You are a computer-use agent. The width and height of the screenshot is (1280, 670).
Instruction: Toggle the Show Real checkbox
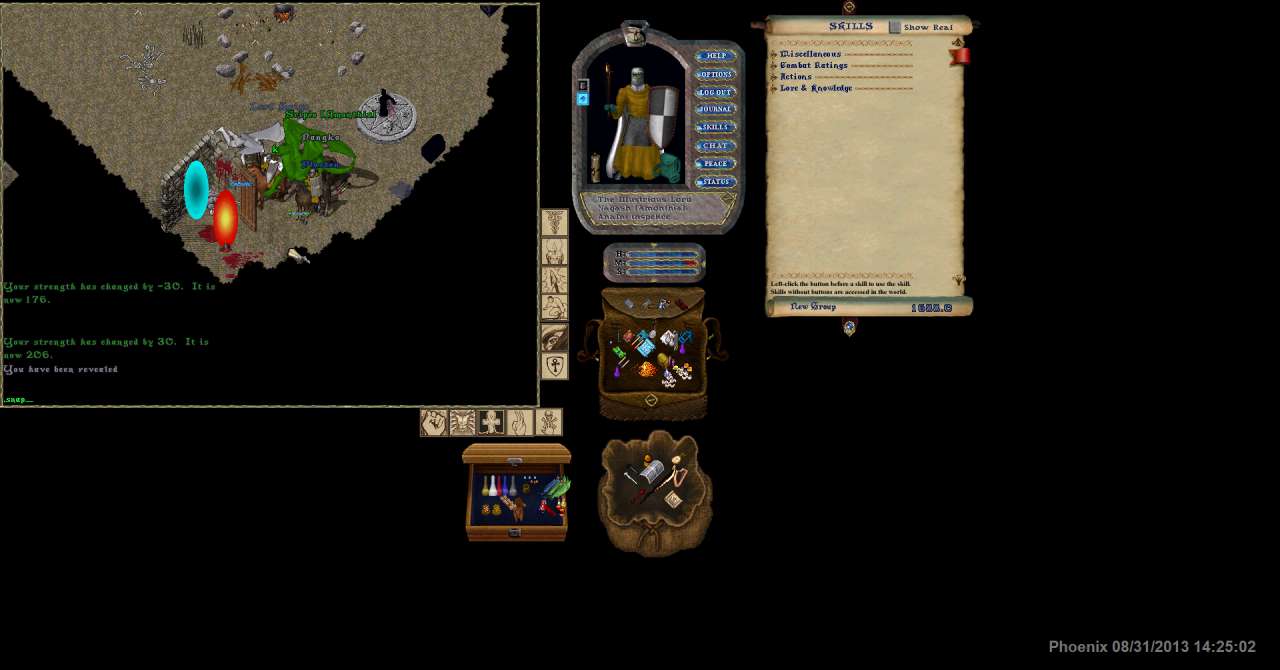(x=895, y=28)
